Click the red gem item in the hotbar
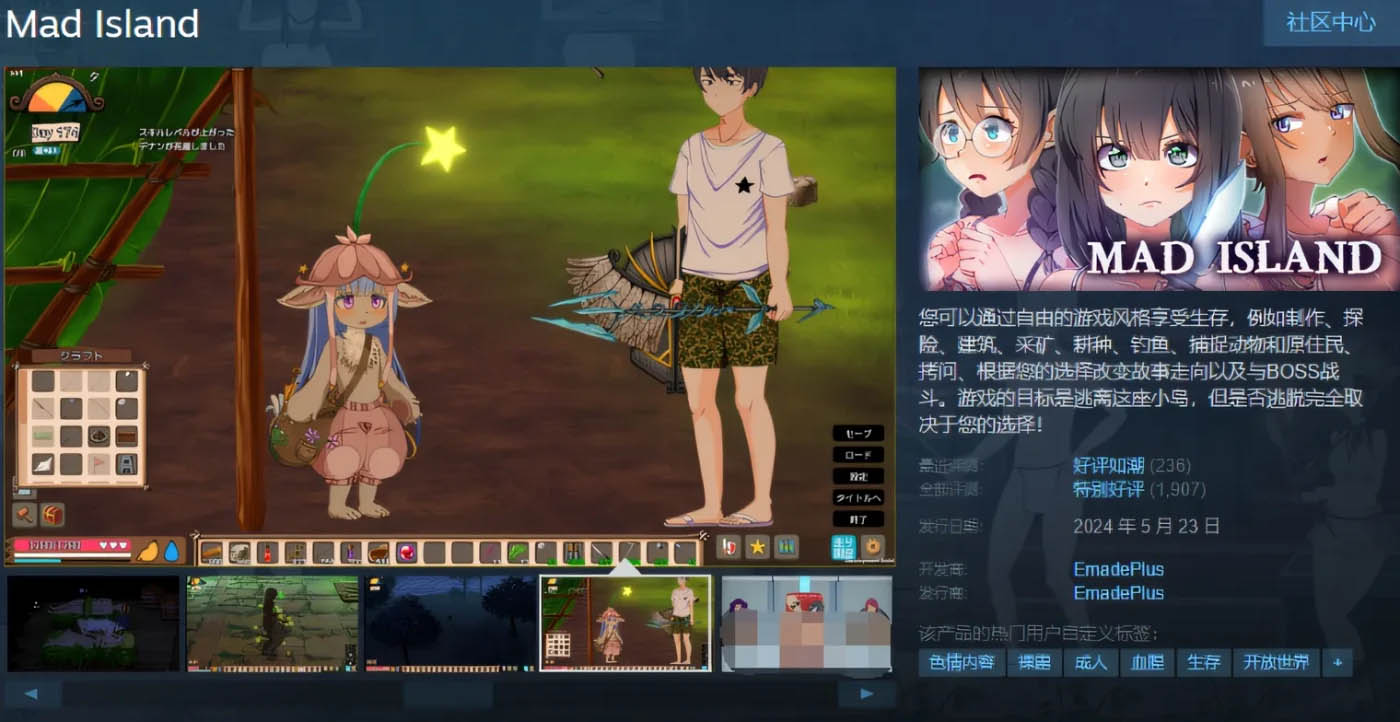The width and height of the screenshot is (1400, 722). click(x=406, y=550)
